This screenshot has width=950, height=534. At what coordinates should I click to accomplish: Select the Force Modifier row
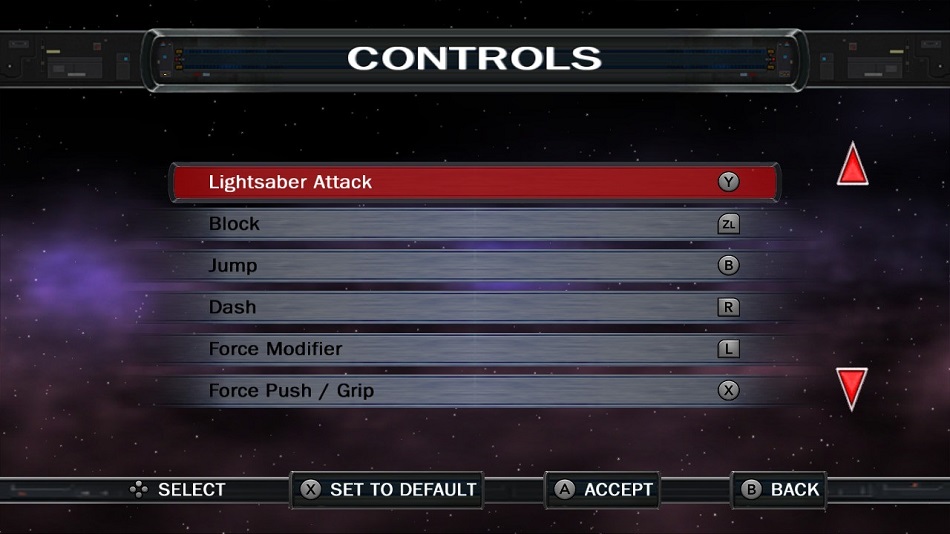(474, 349)
